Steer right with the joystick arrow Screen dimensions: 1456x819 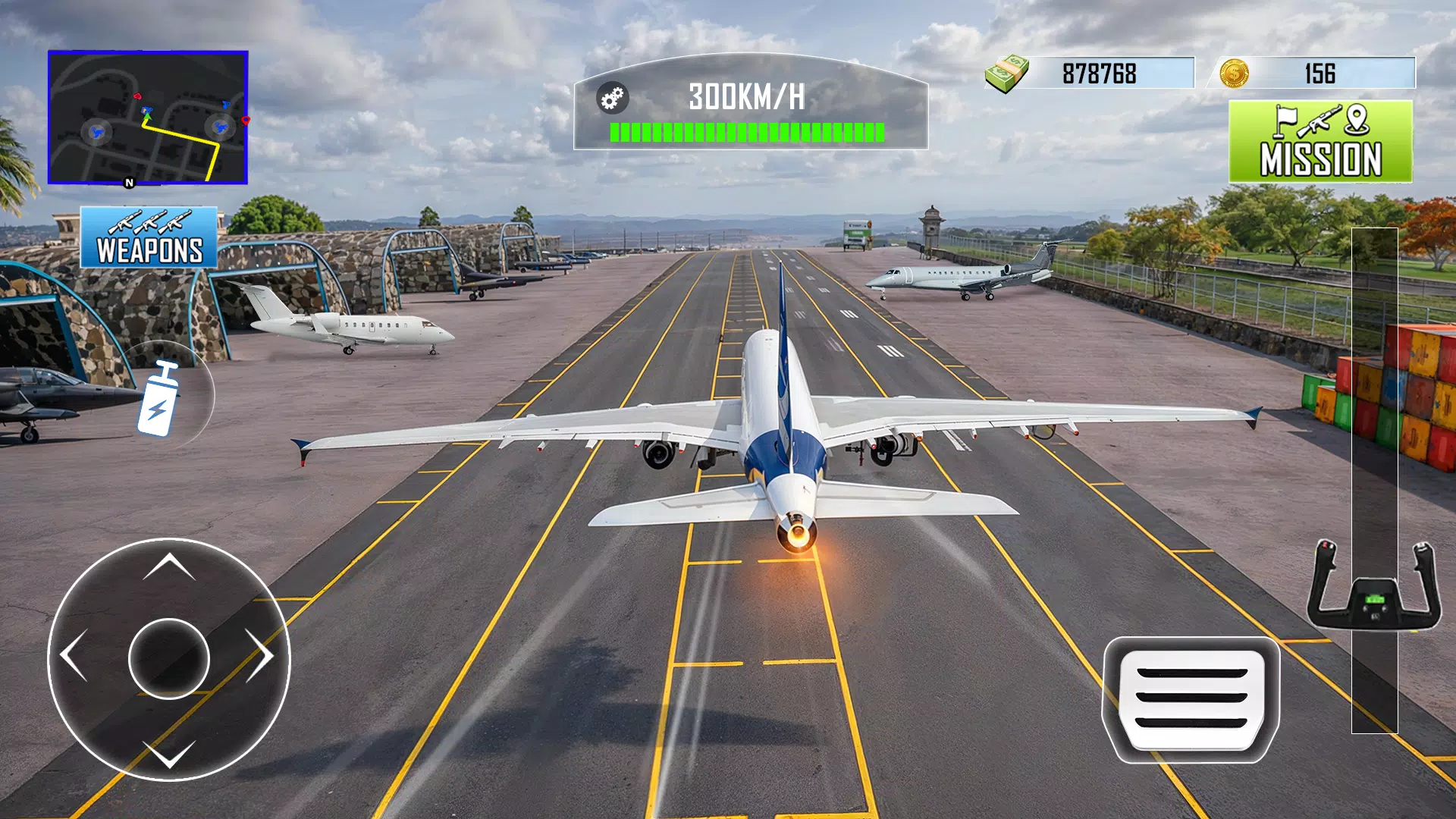click(x=261, y=655)
